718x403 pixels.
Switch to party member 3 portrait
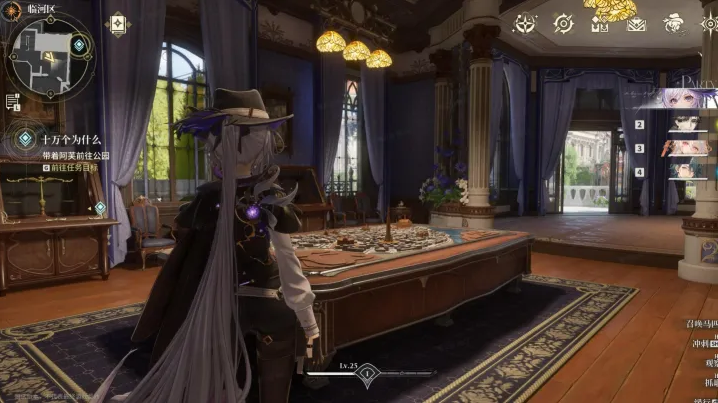[683, 147]
